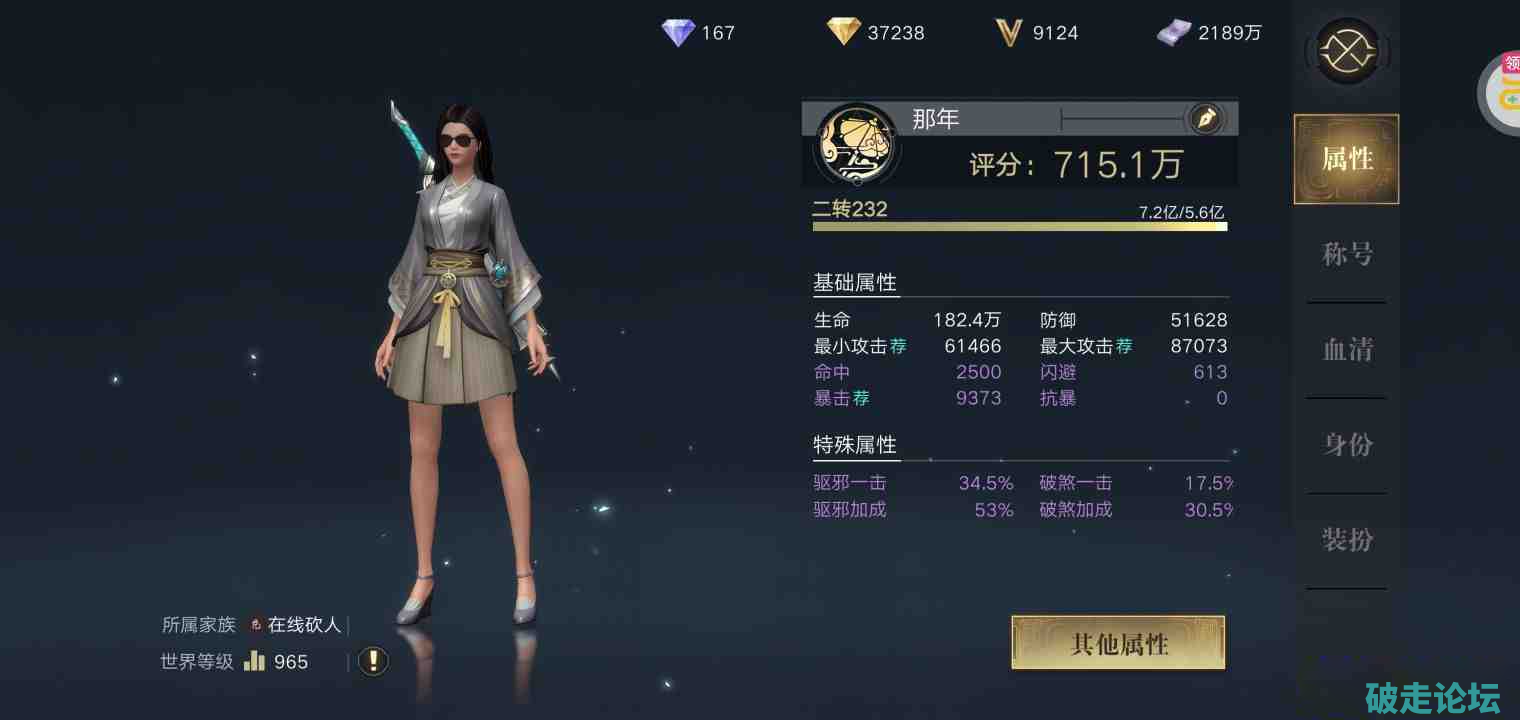The height and width of the screenshot is (720, 1520).
Task: Click the player avatar portrait
Action: click(856, 147)
